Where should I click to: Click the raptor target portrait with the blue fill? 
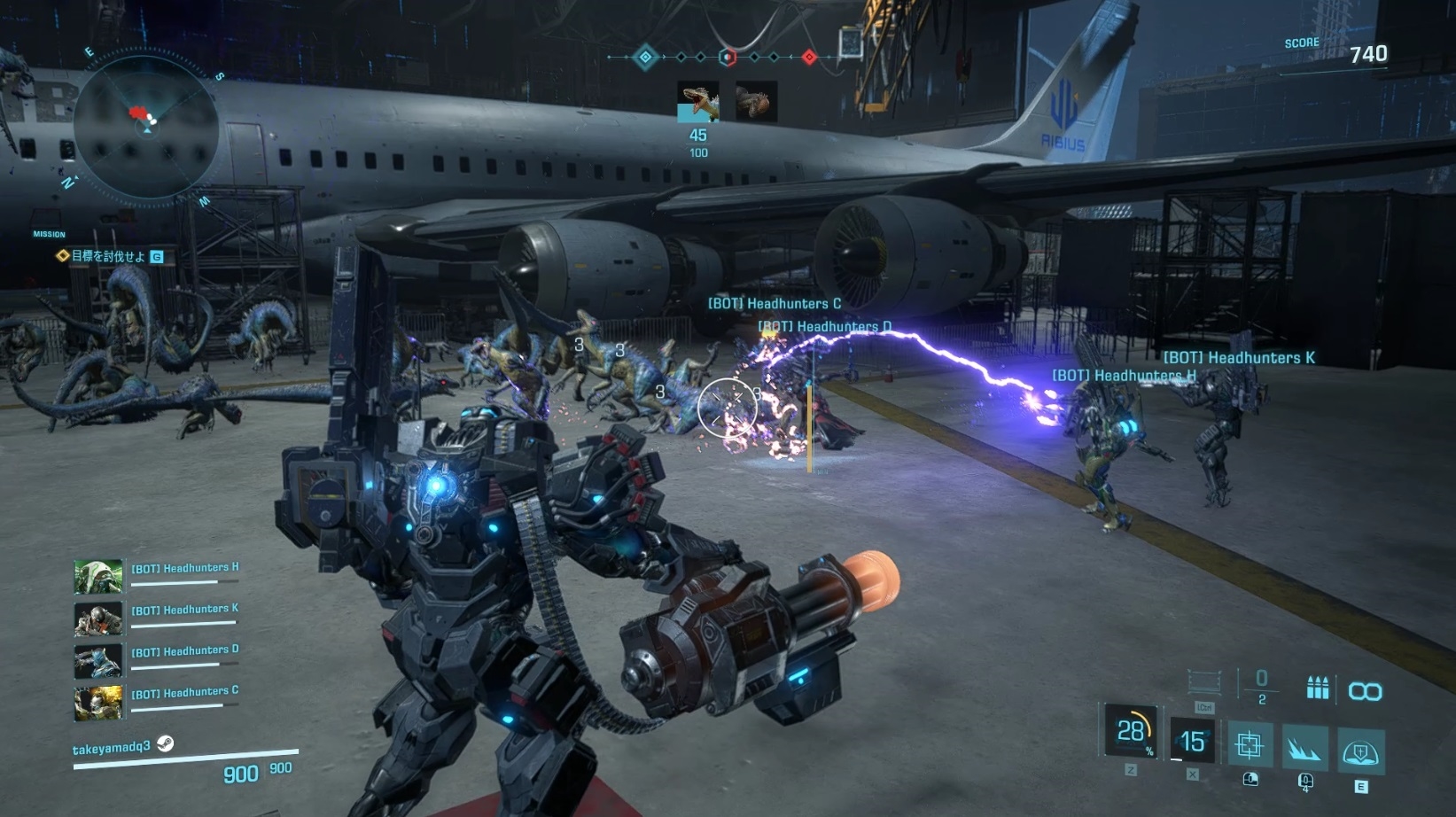point(697,102)
